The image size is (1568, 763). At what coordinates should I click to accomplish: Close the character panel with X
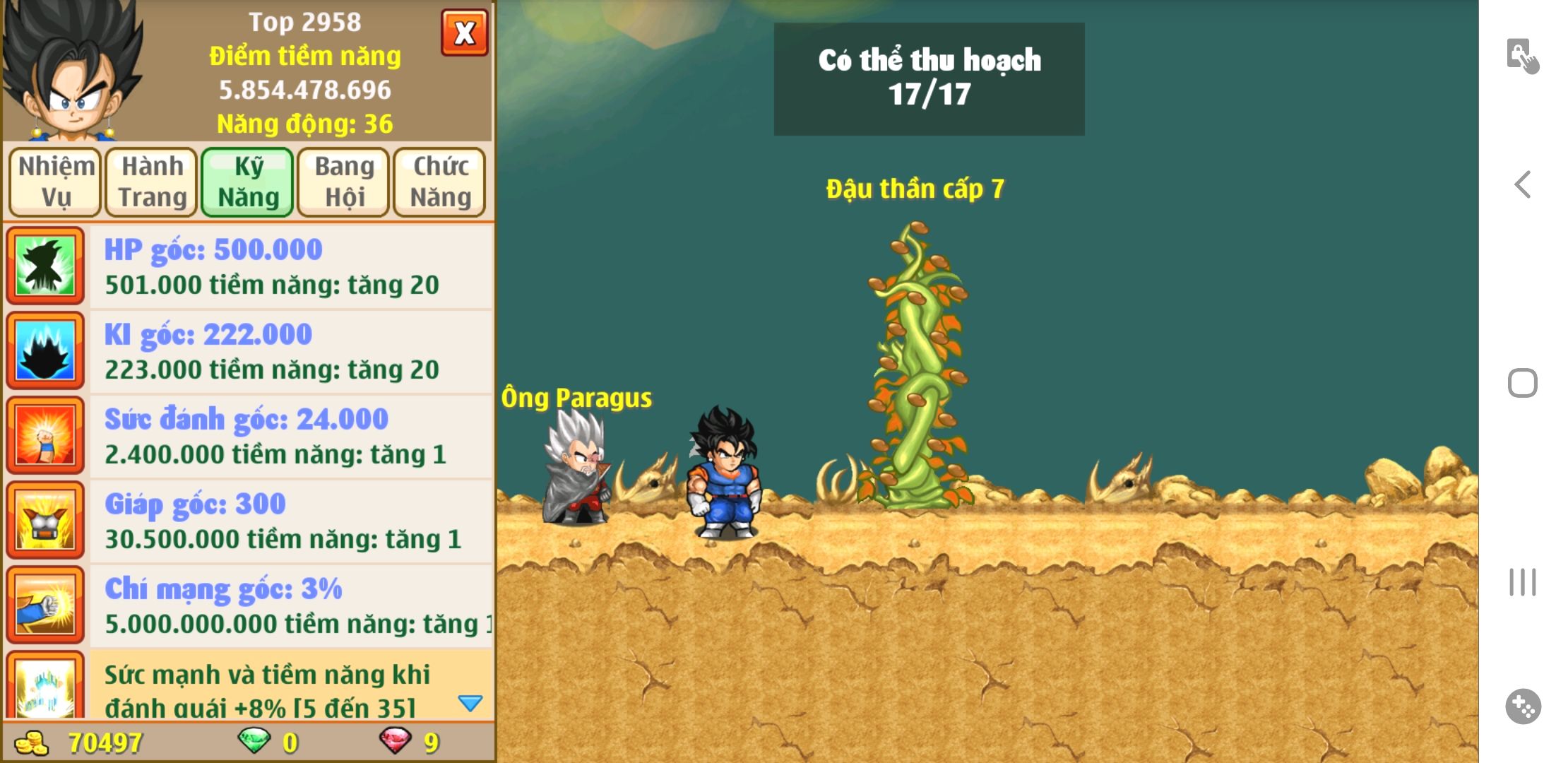[464, 32]
